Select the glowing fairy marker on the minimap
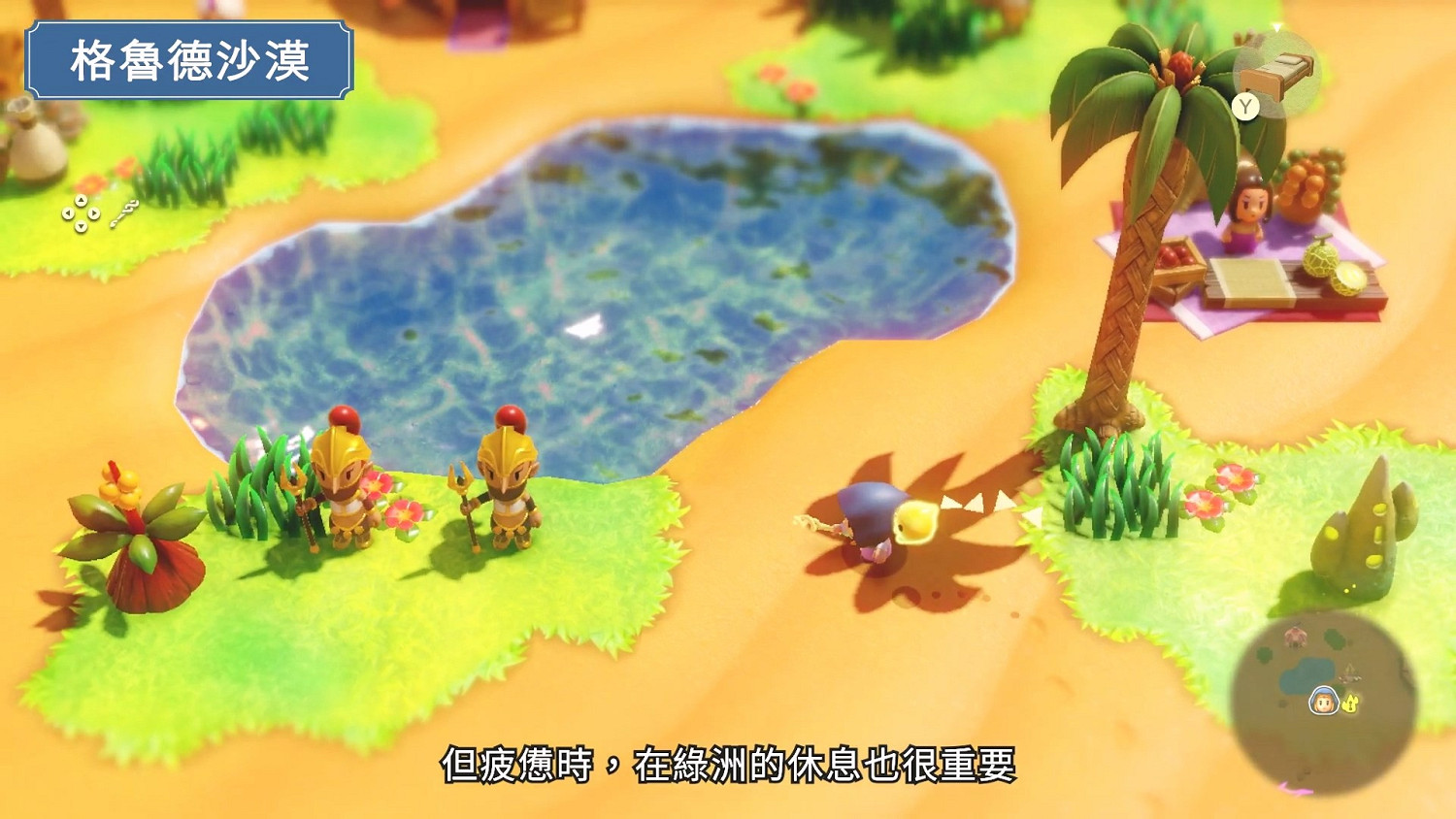The image size is (1456, 819). click(x=1351, y=703)
